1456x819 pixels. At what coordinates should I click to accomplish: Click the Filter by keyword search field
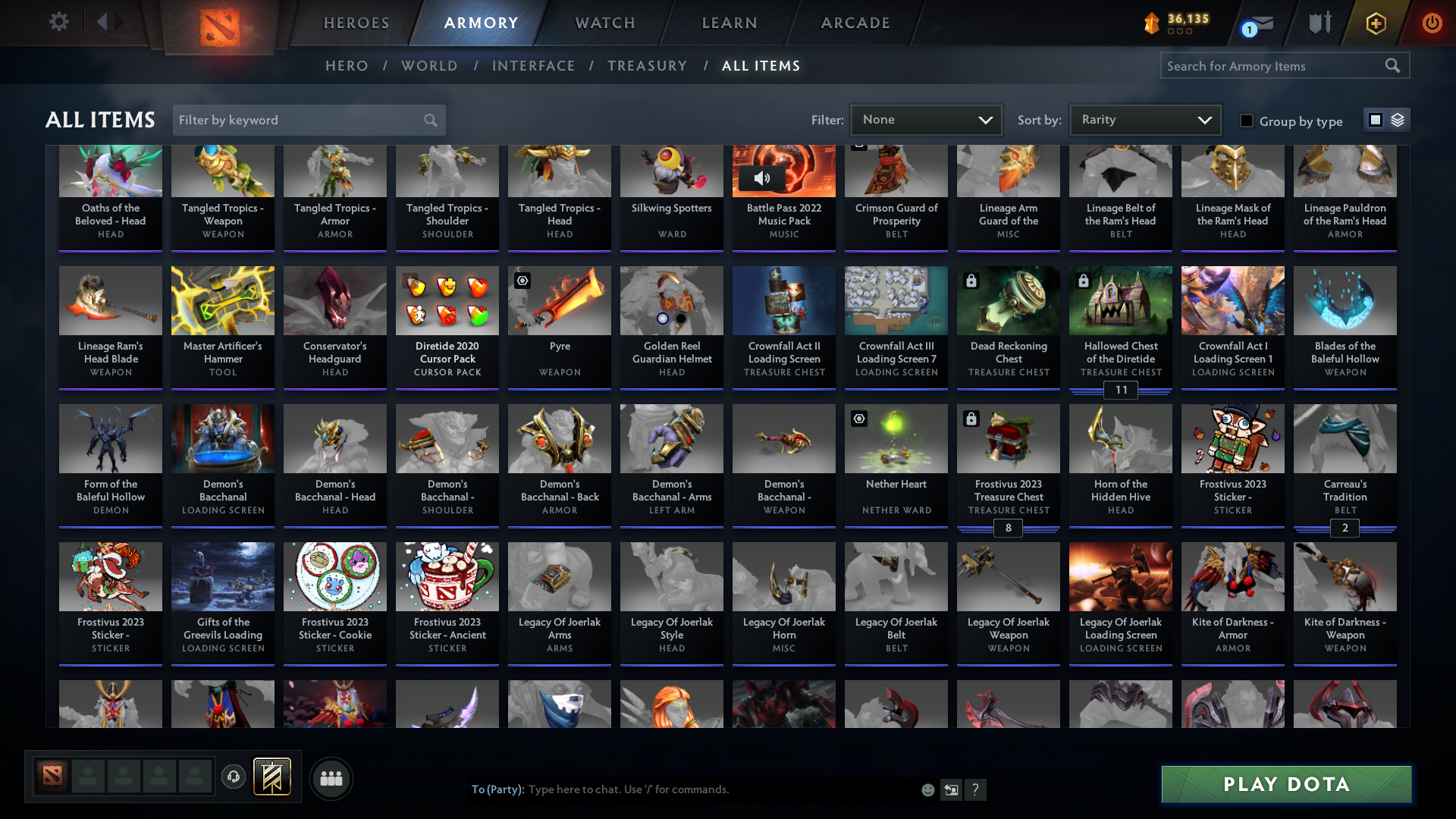click(303, 120)
